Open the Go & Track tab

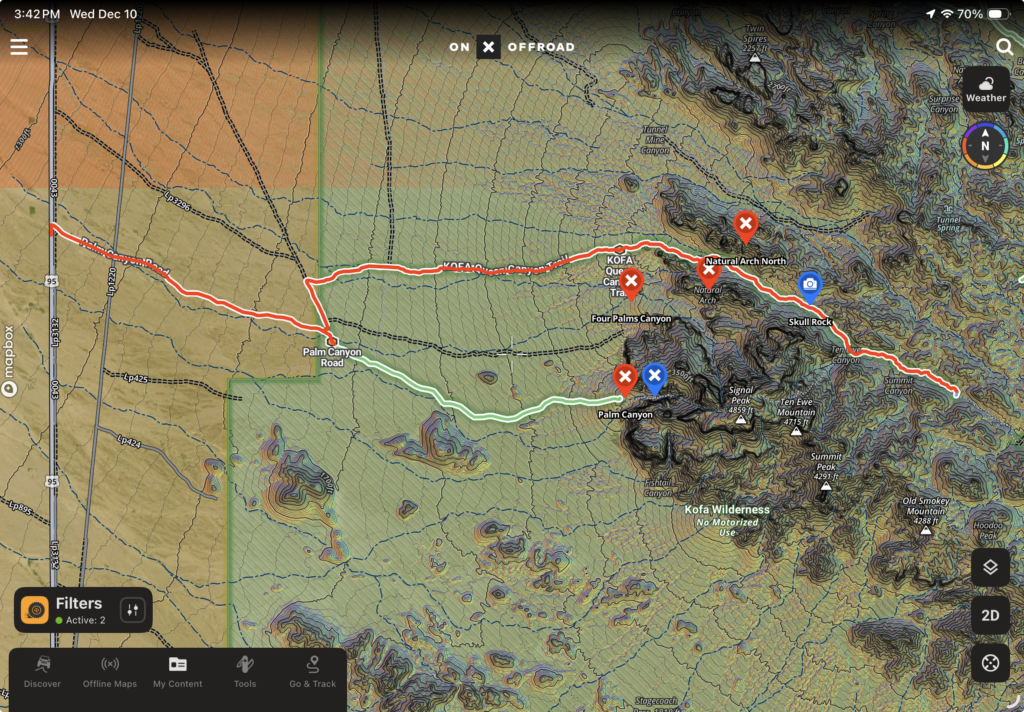pyautogui.click(x=312, y=672)
